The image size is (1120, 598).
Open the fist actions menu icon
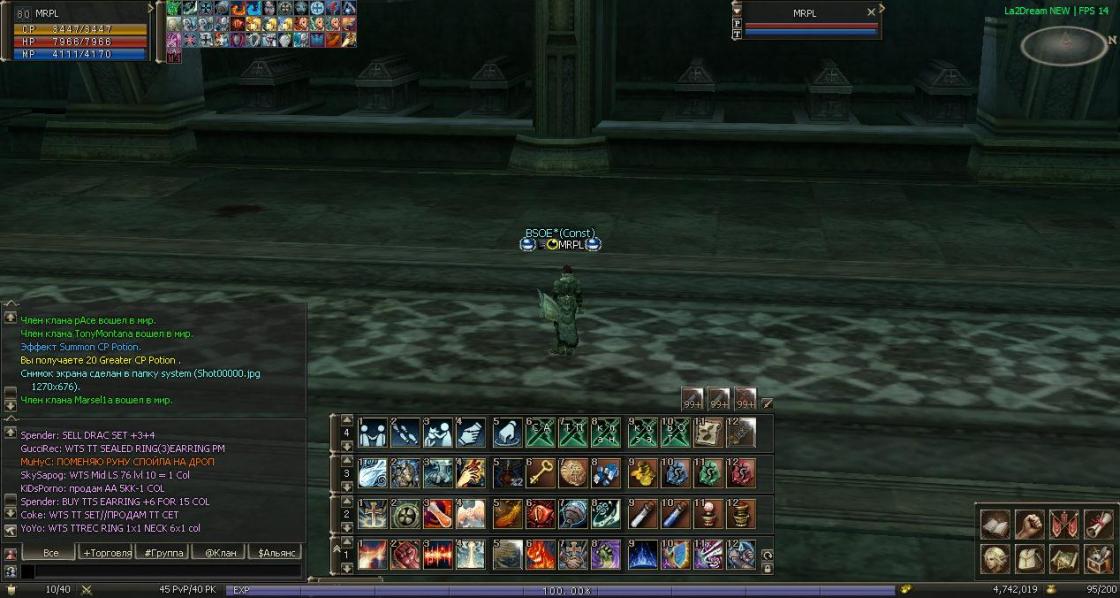pyautogui.click(x=1029, y=523)
